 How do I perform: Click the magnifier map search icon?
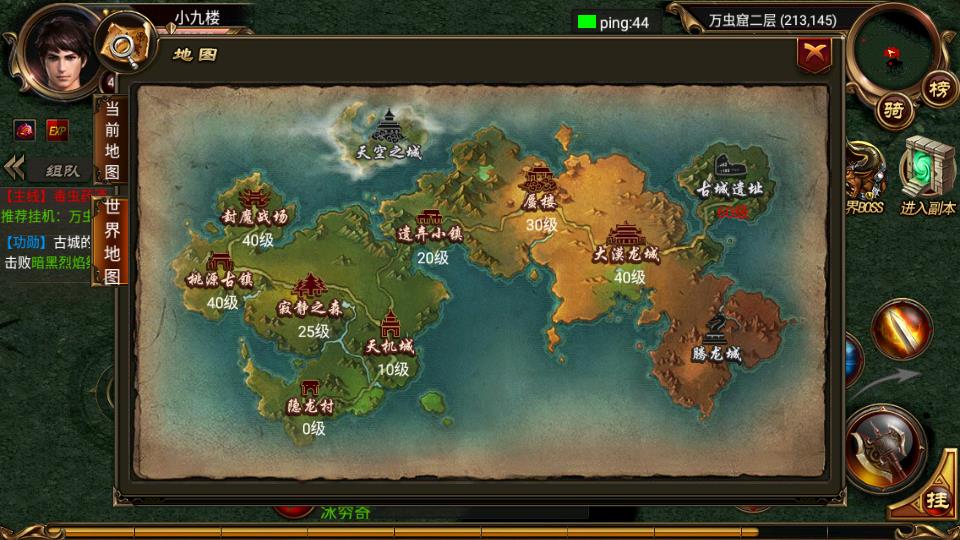pyautogui.click(x=125, y=43)
